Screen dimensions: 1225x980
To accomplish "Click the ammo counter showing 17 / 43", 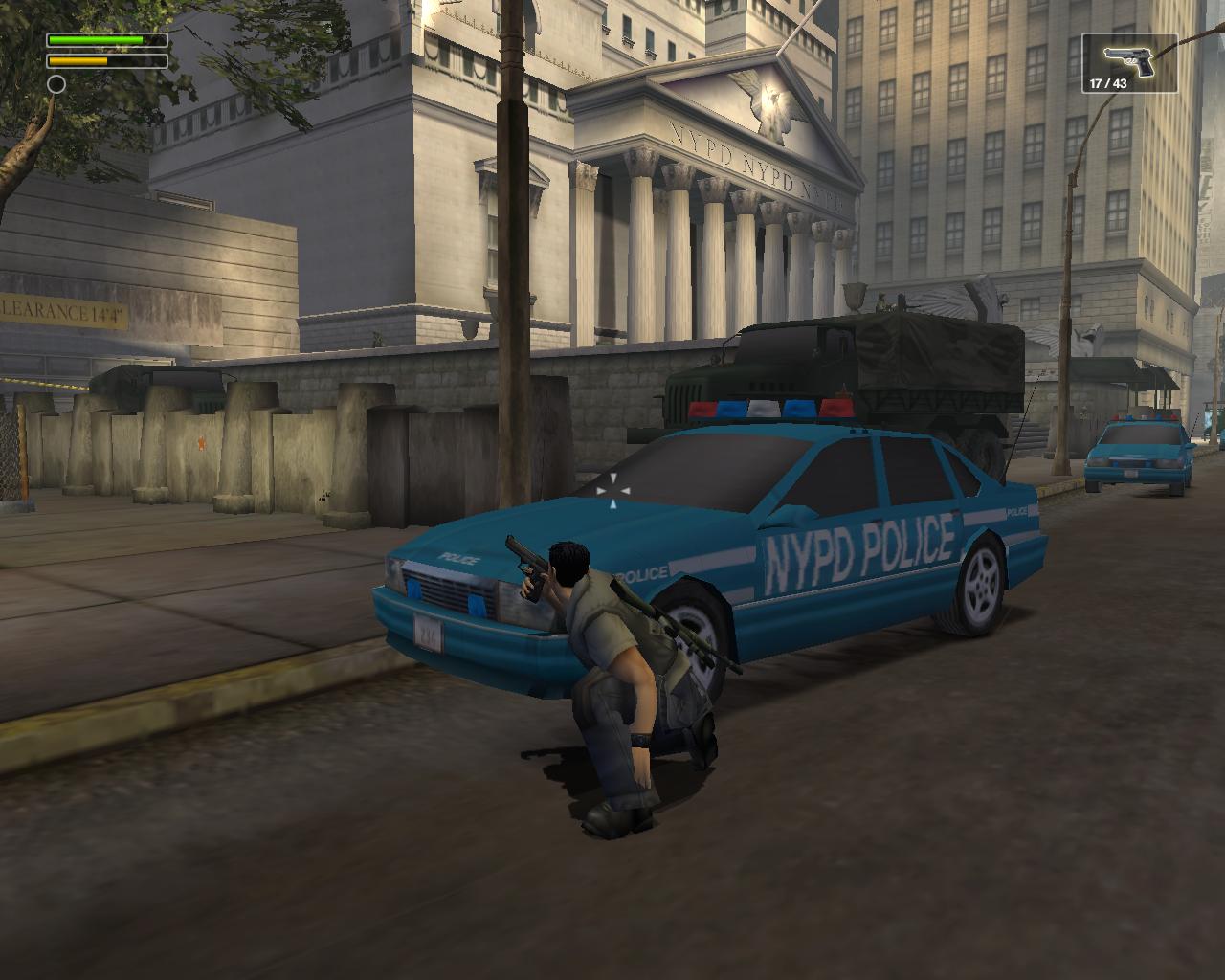I will coord(1106,82).
